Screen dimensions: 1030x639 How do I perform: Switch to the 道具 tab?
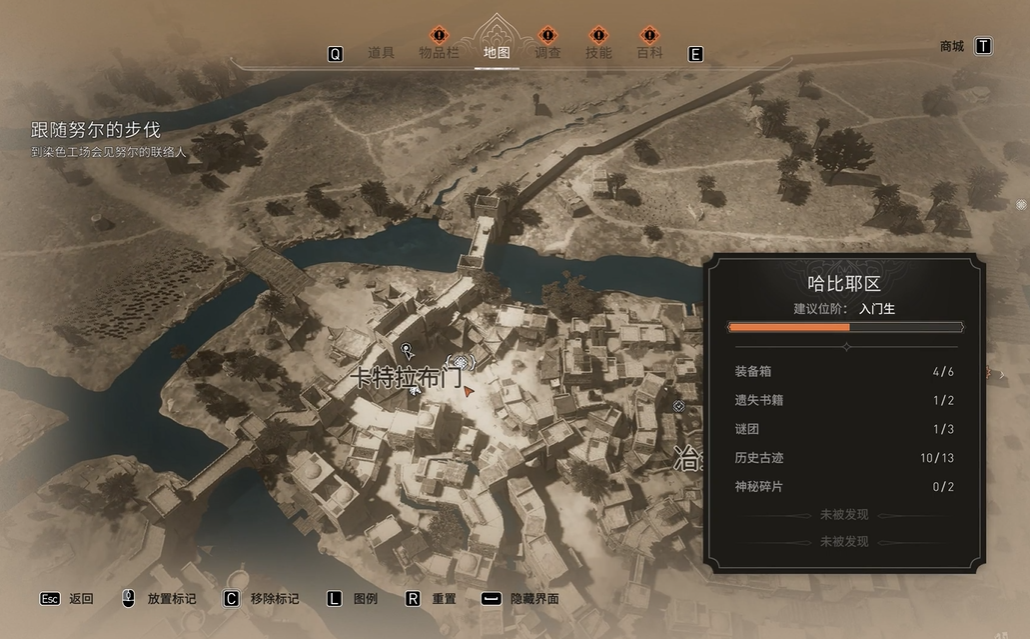381,53
